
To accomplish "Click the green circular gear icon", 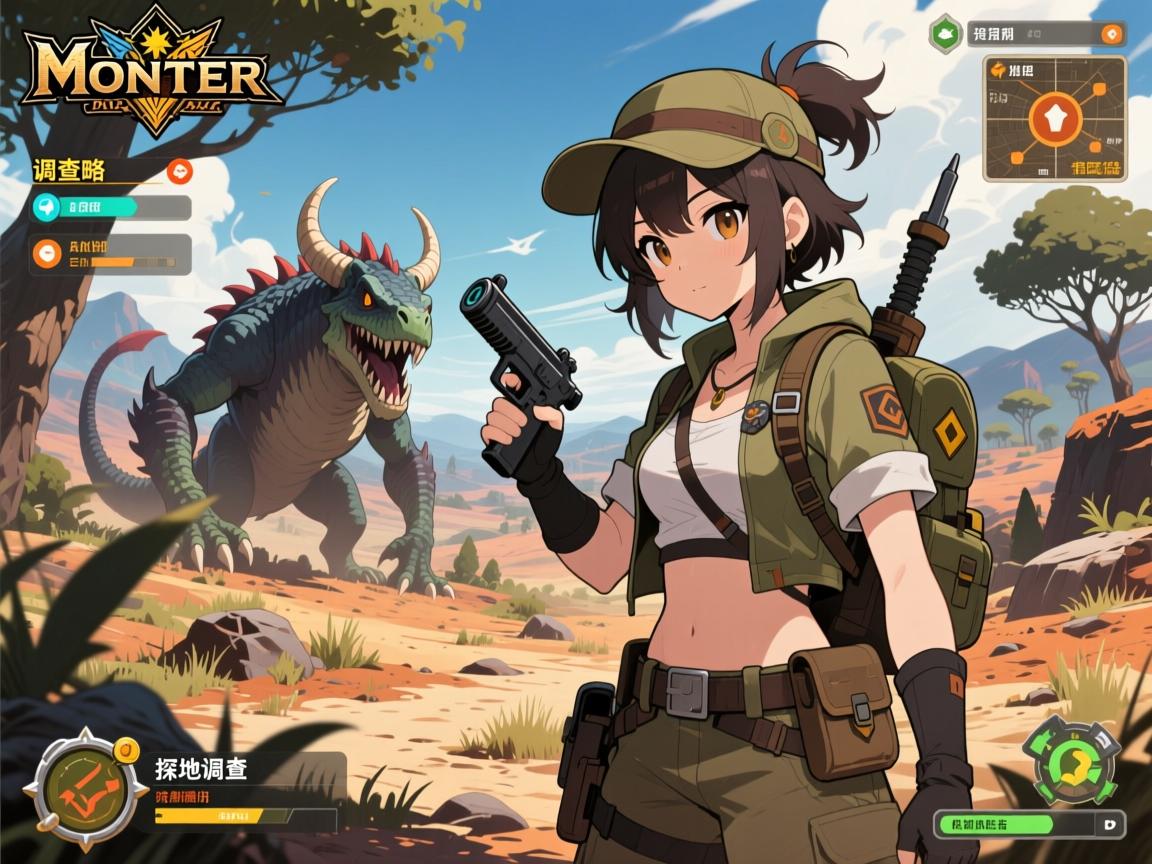I will point(1069,762).
